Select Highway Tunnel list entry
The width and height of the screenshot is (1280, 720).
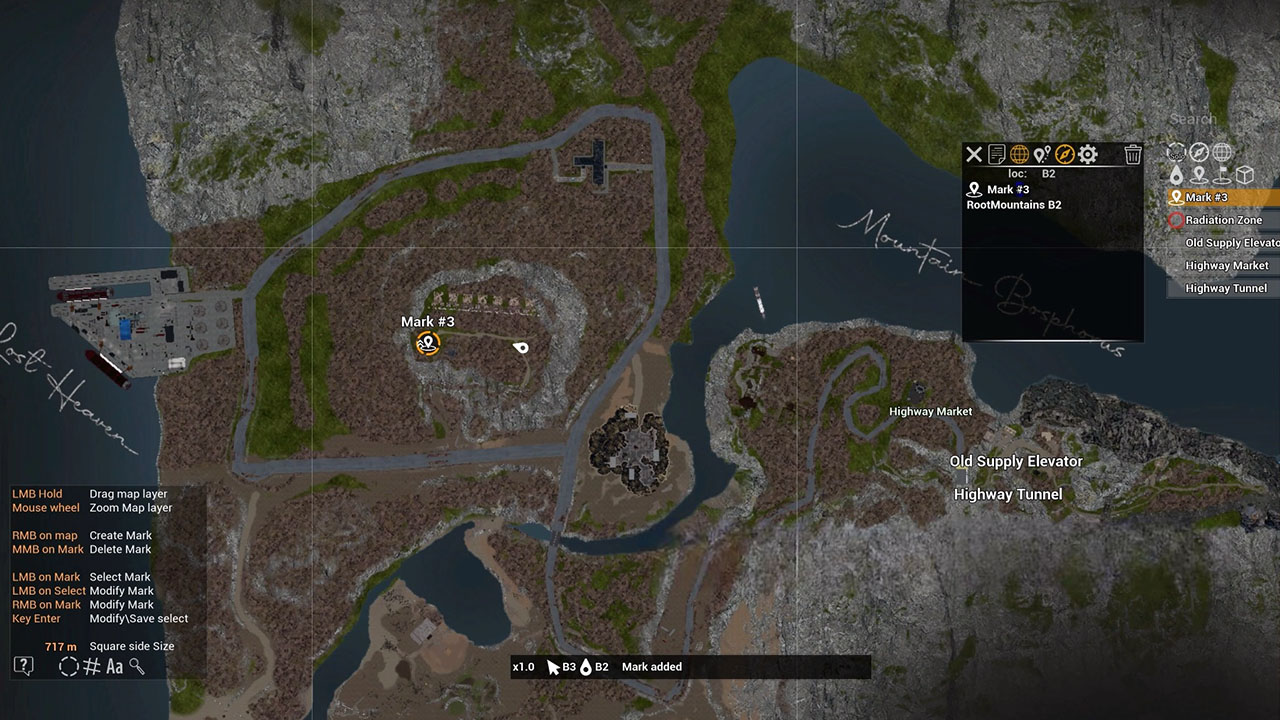(x=1225, y=289)
